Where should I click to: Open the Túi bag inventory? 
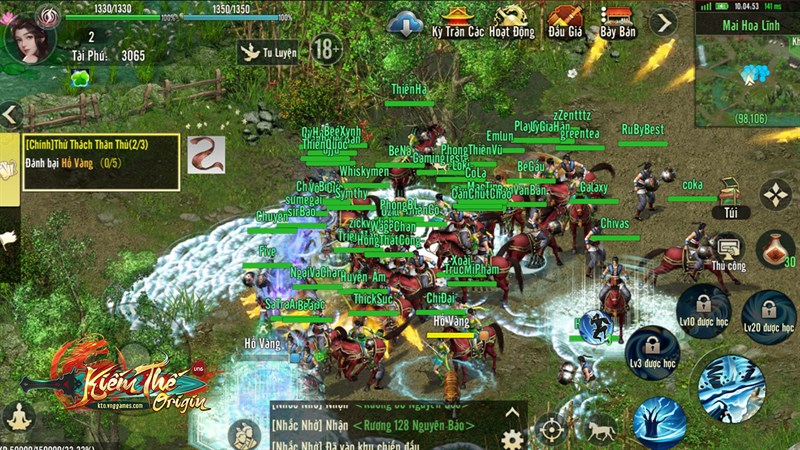pos(730,198)
